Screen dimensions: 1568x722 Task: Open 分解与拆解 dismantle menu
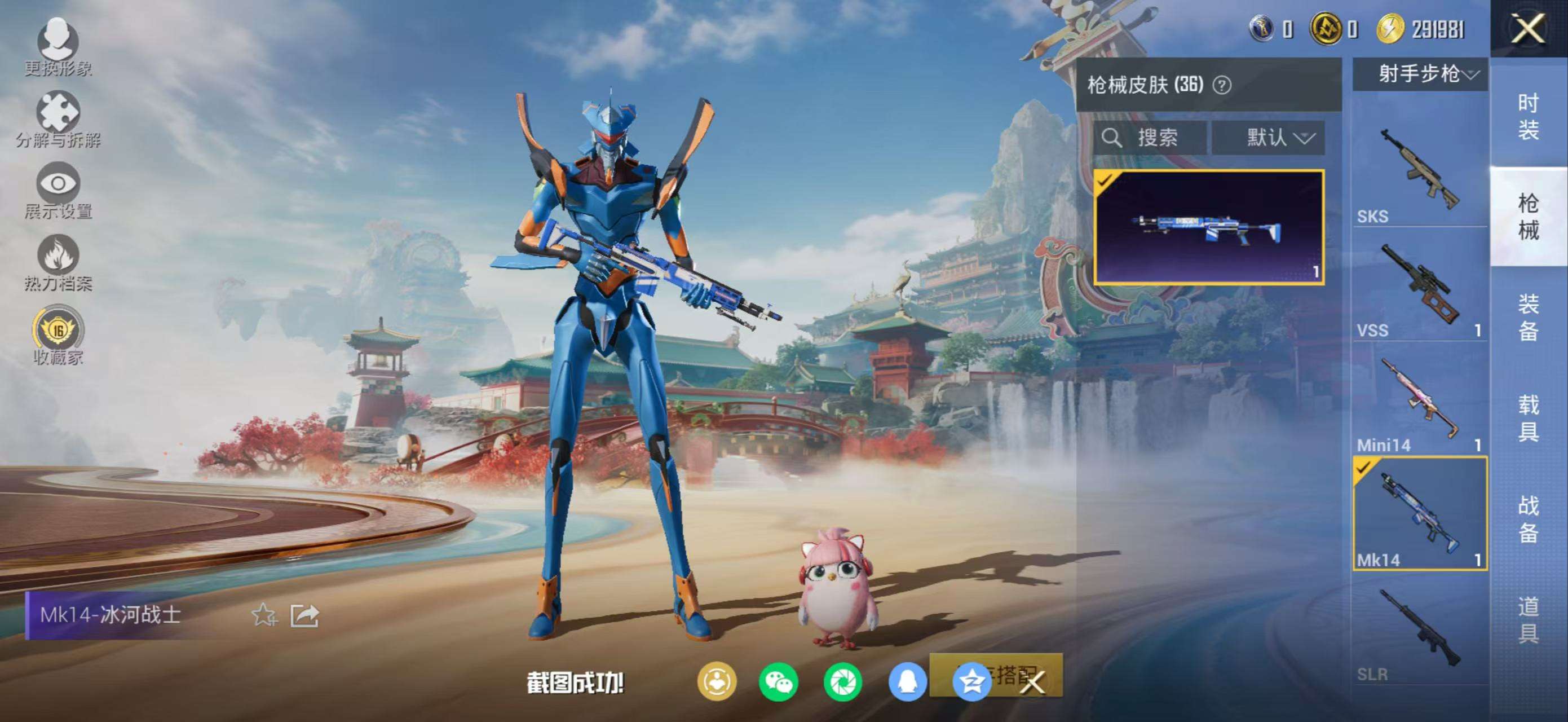pyautogui.click(x=58, y=118)
